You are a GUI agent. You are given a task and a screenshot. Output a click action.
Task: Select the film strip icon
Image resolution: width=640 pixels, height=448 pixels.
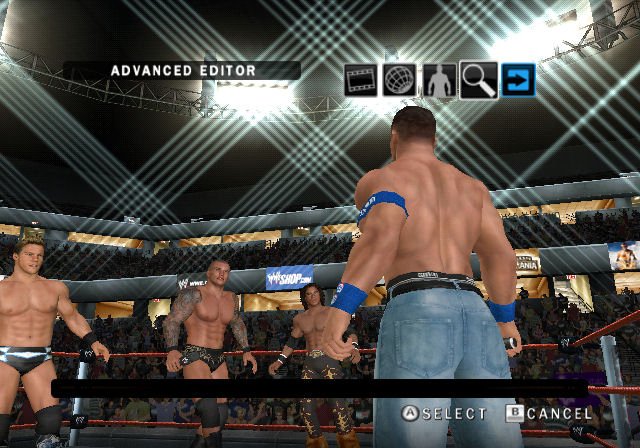pos(360,80)
